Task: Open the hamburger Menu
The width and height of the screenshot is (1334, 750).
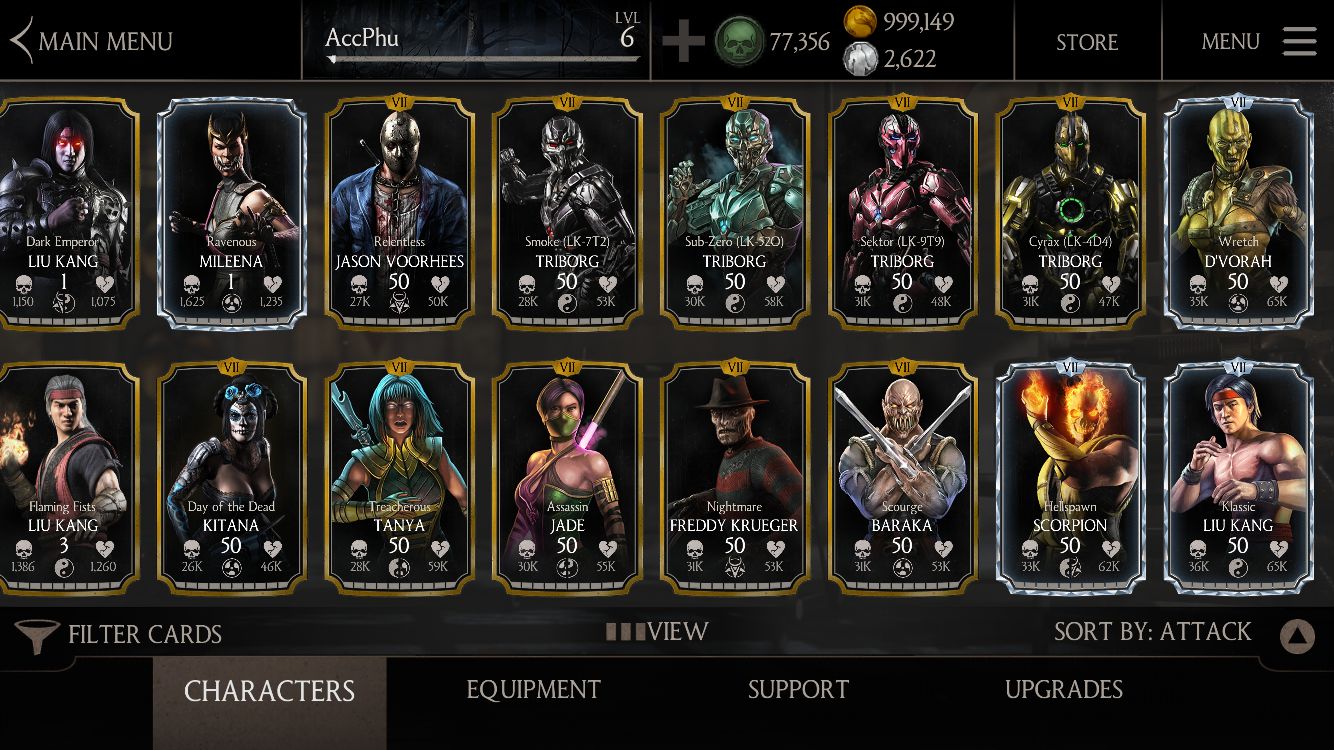Action: 1258,41
